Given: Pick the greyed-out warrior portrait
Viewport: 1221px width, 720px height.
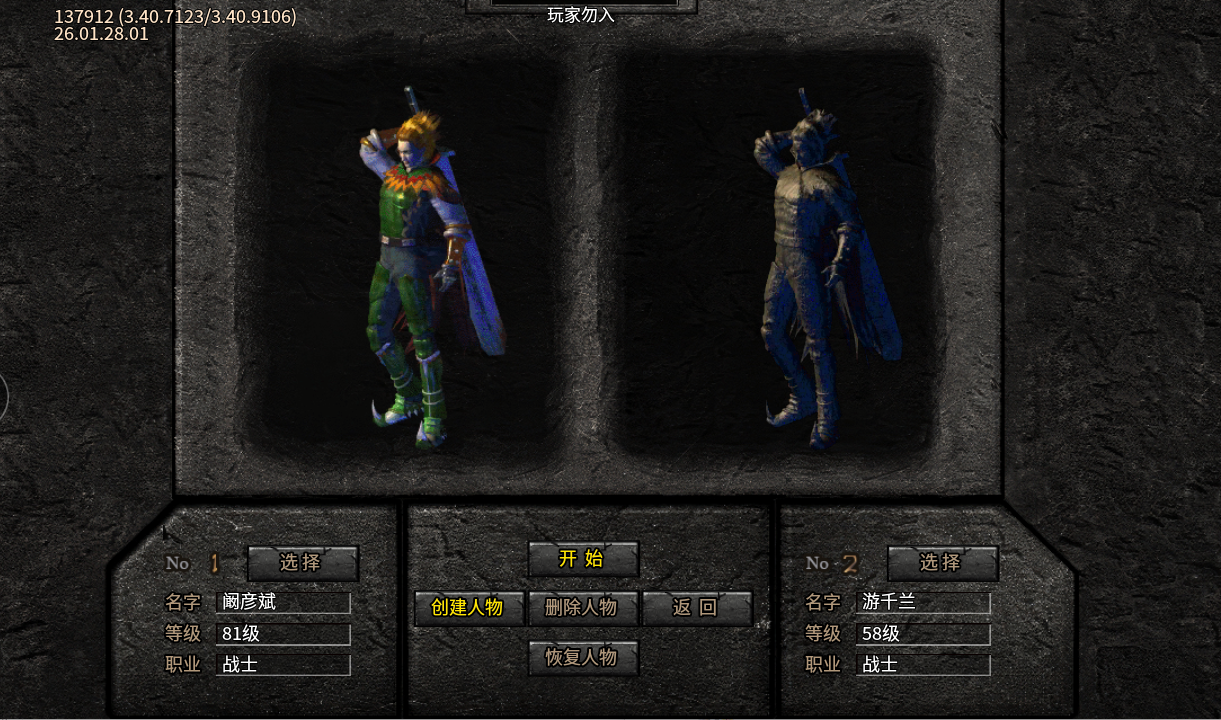Looking at the screenshot, I should (x=815, y=270).
